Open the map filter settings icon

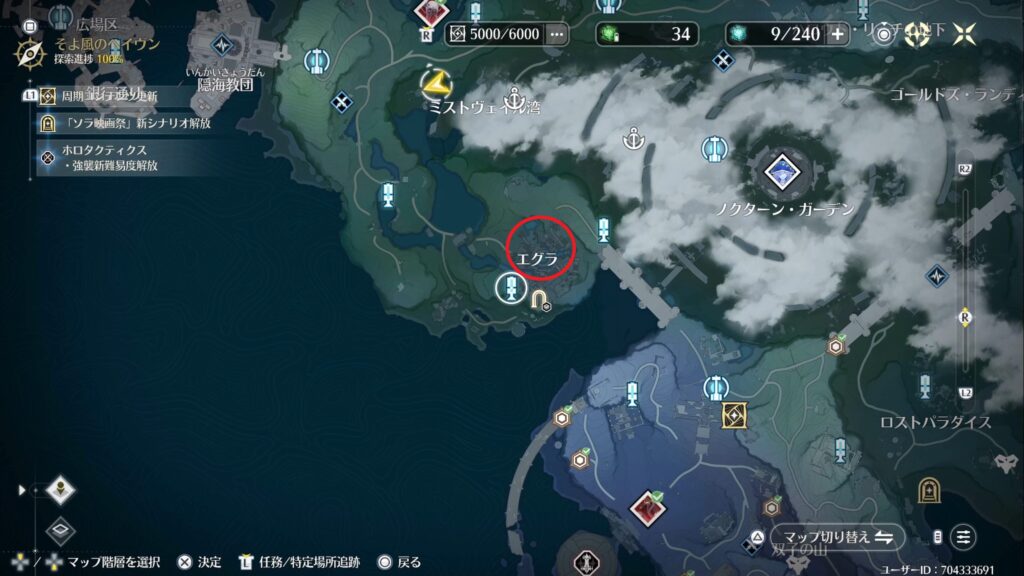(962, 537)
